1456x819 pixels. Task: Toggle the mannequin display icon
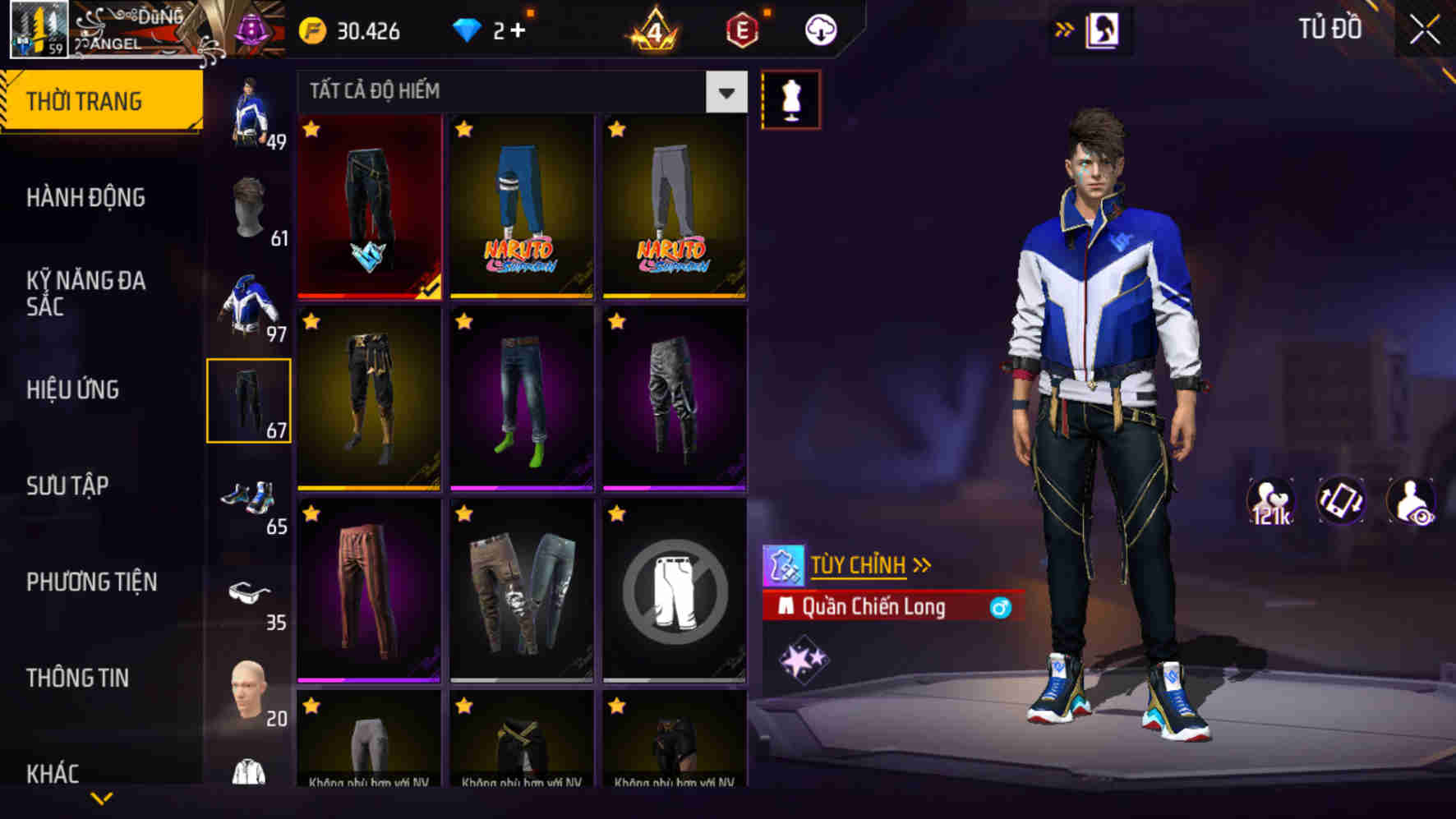pos(791,98)
